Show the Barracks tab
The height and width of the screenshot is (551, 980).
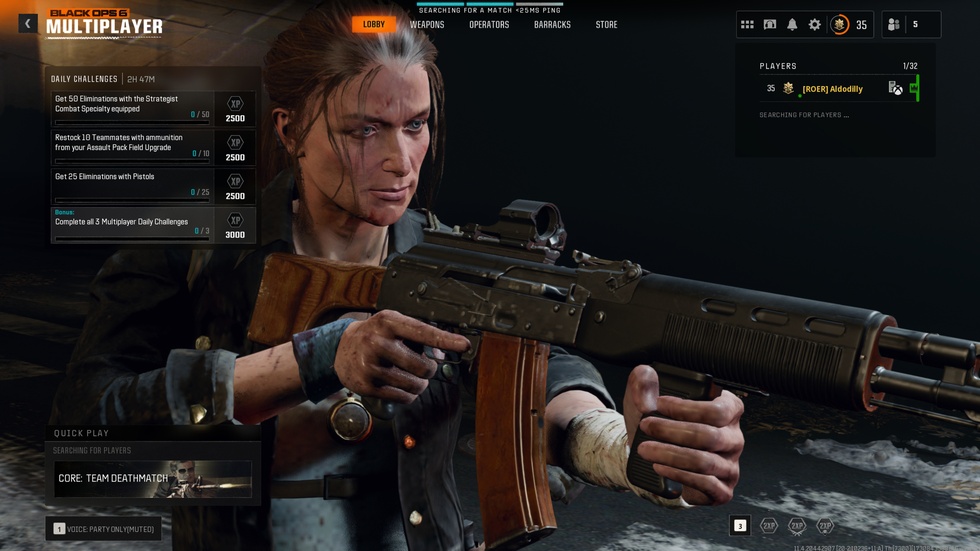(552, 24)
